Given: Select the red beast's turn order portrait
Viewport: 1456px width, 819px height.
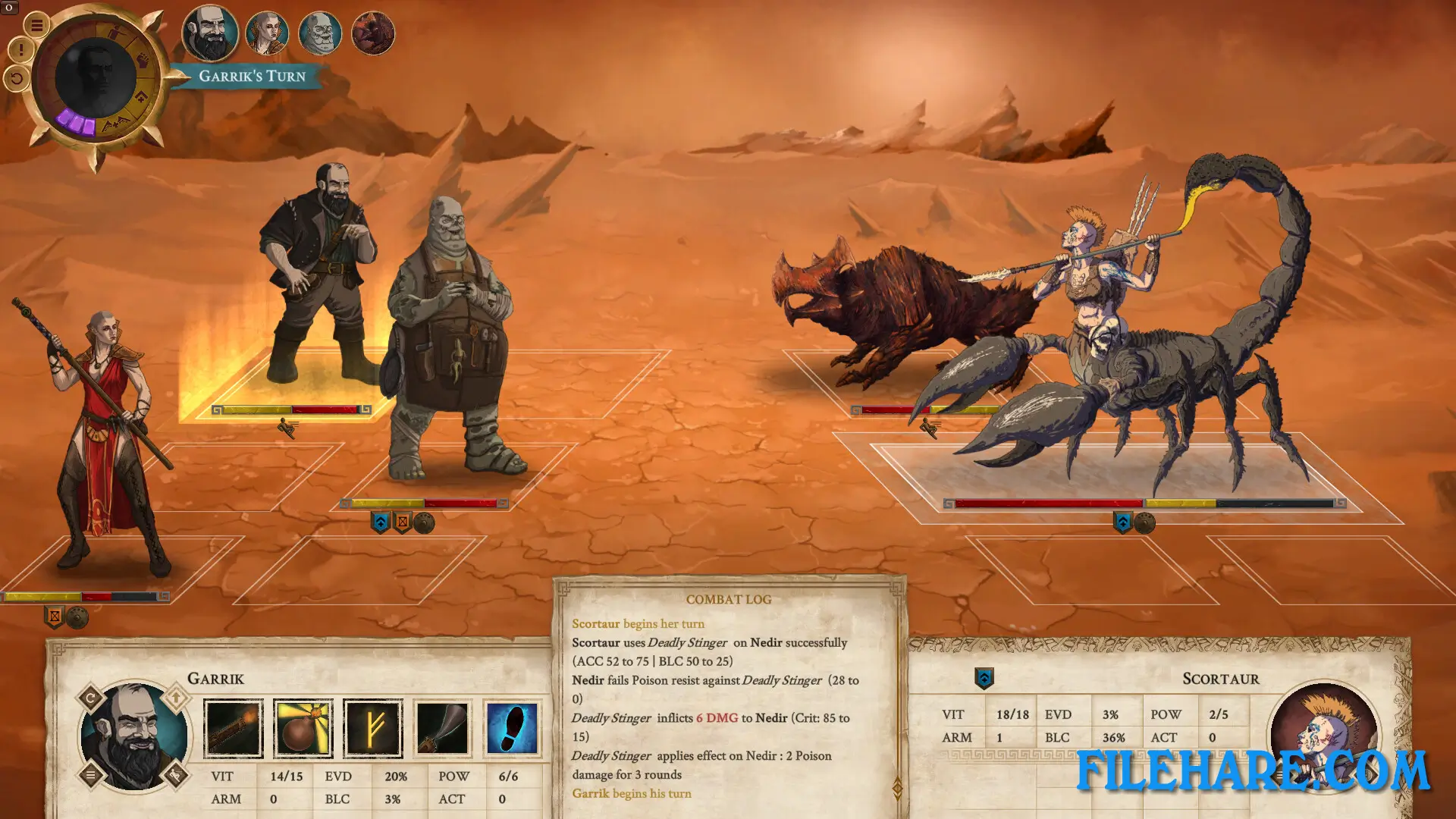Looking at the screenshot, I should tap(373, 33).
